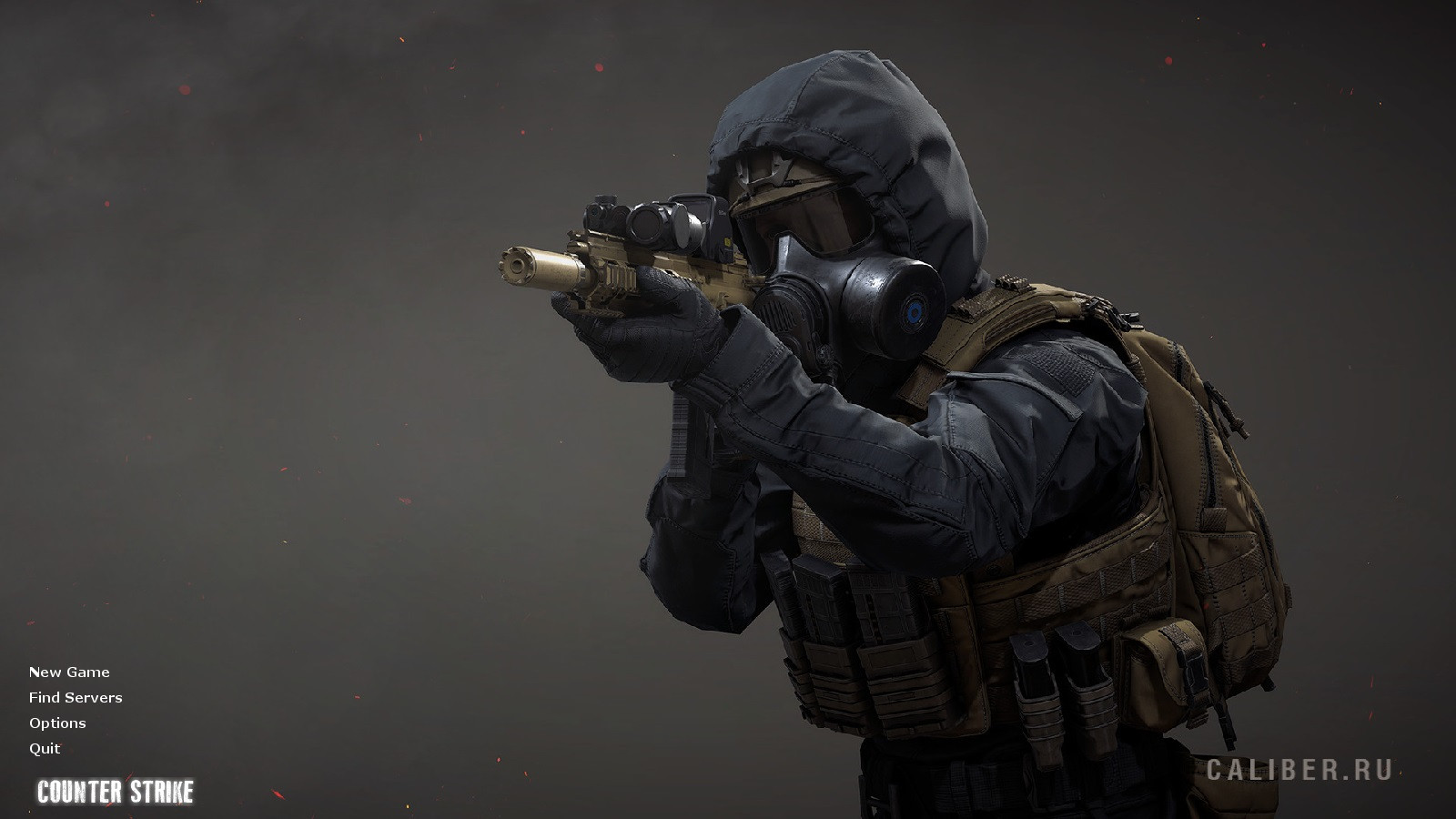Browse available servers via Find Servers
Image resolution: width=1456 pixels, height=819 pixels.
[x=75, y=697]
